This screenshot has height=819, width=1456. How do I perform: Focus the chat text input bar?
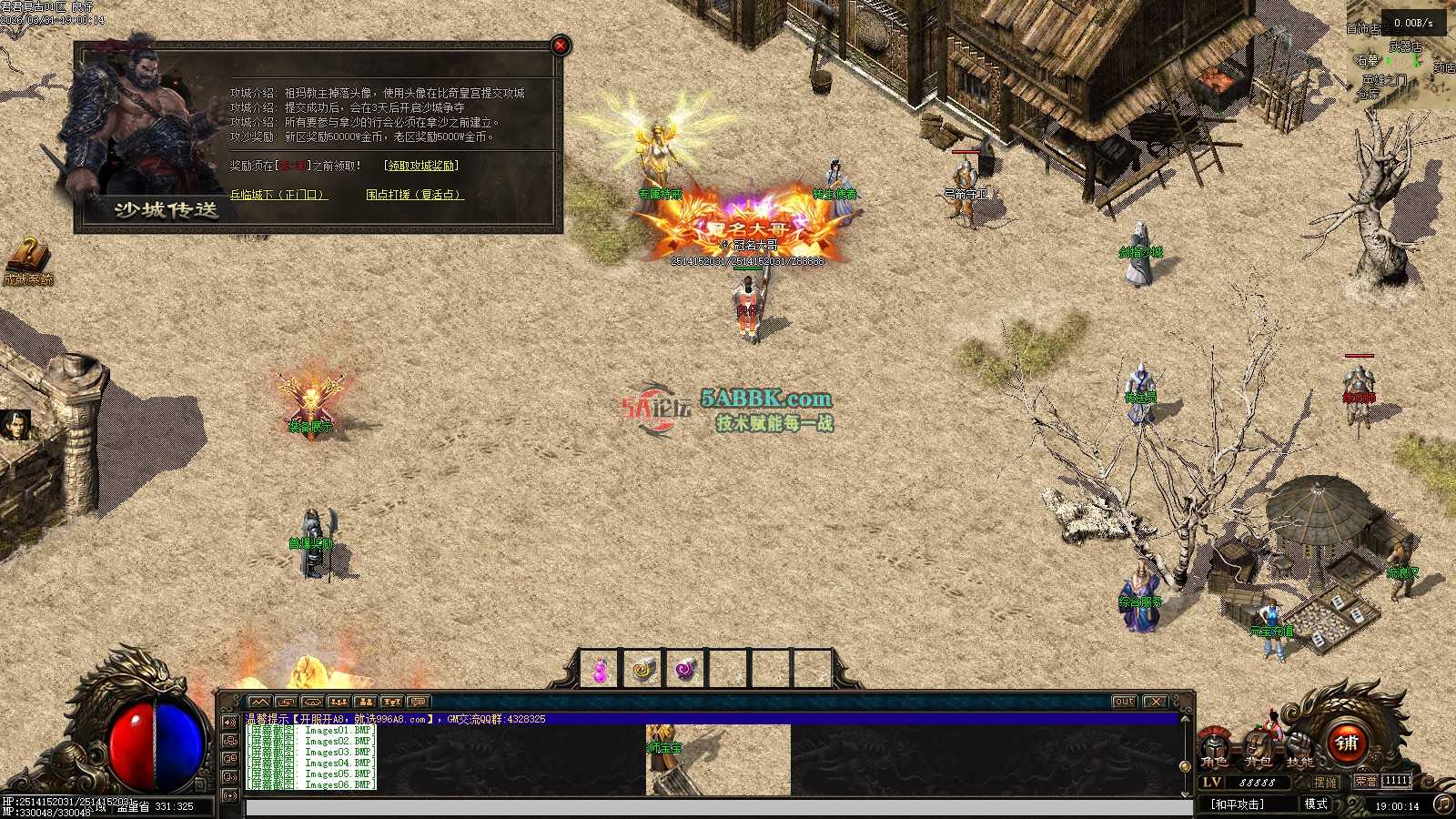(719, 807)
